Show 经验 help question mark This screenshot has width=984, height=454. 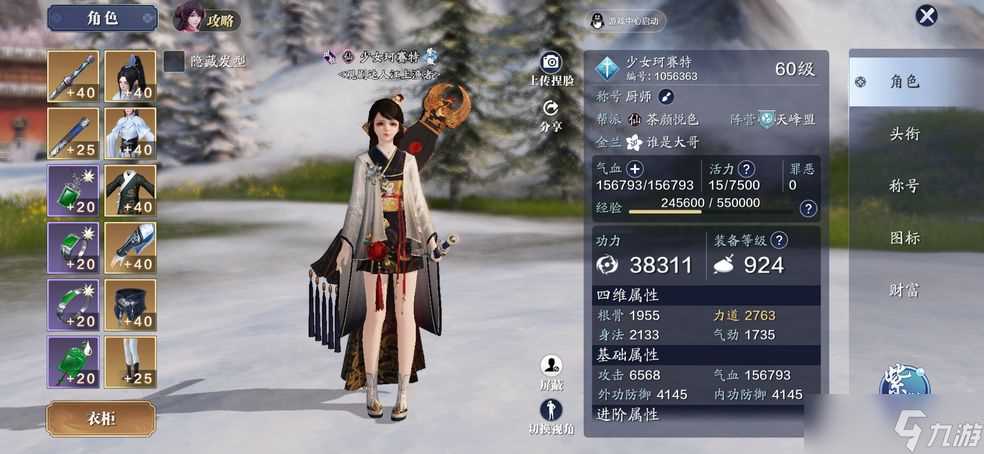(808, 208)
